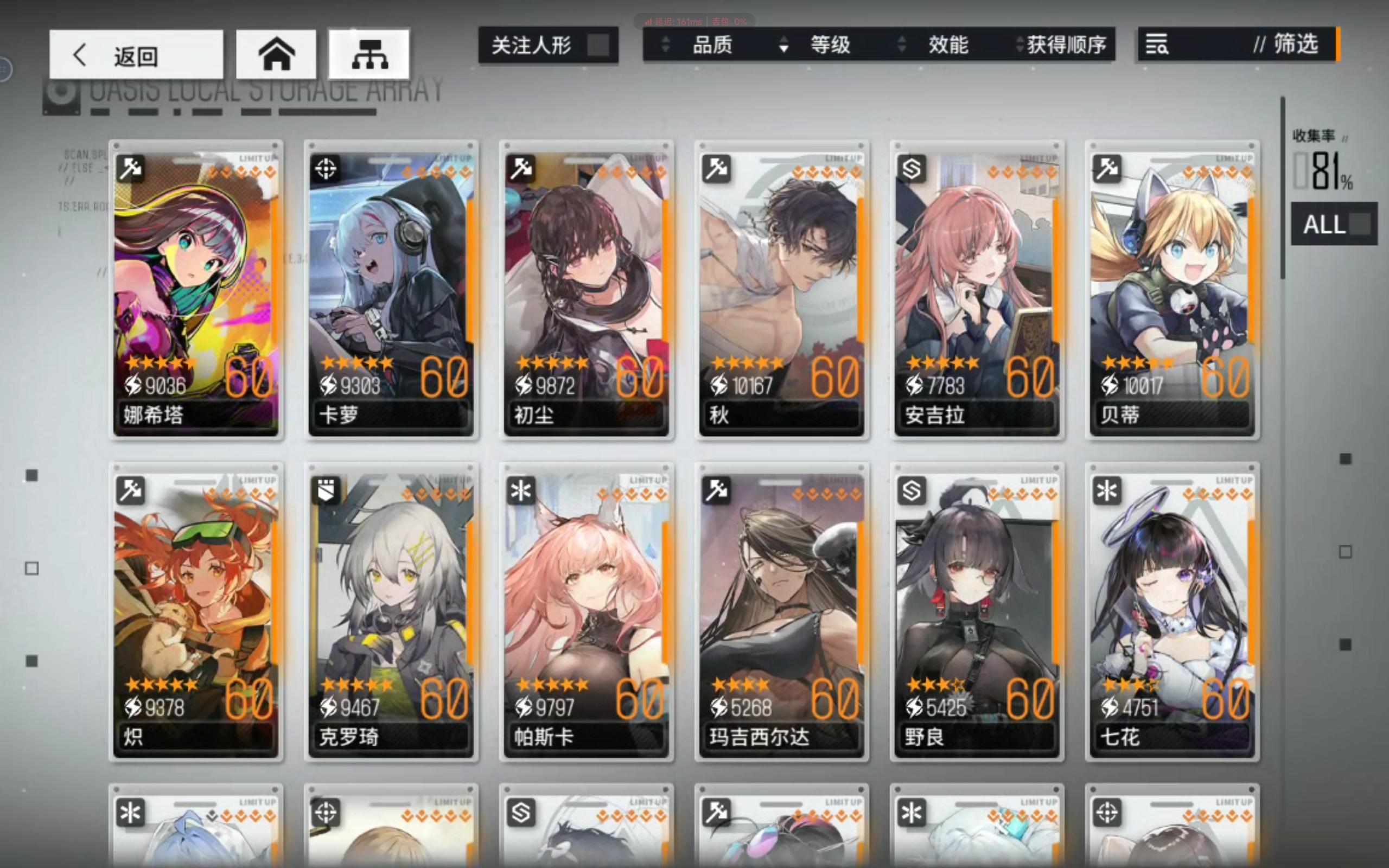Click snowflake class icon on 帕斯卡's card
This screenshot has width=1389, height=868.
click(x=523, y=491)
